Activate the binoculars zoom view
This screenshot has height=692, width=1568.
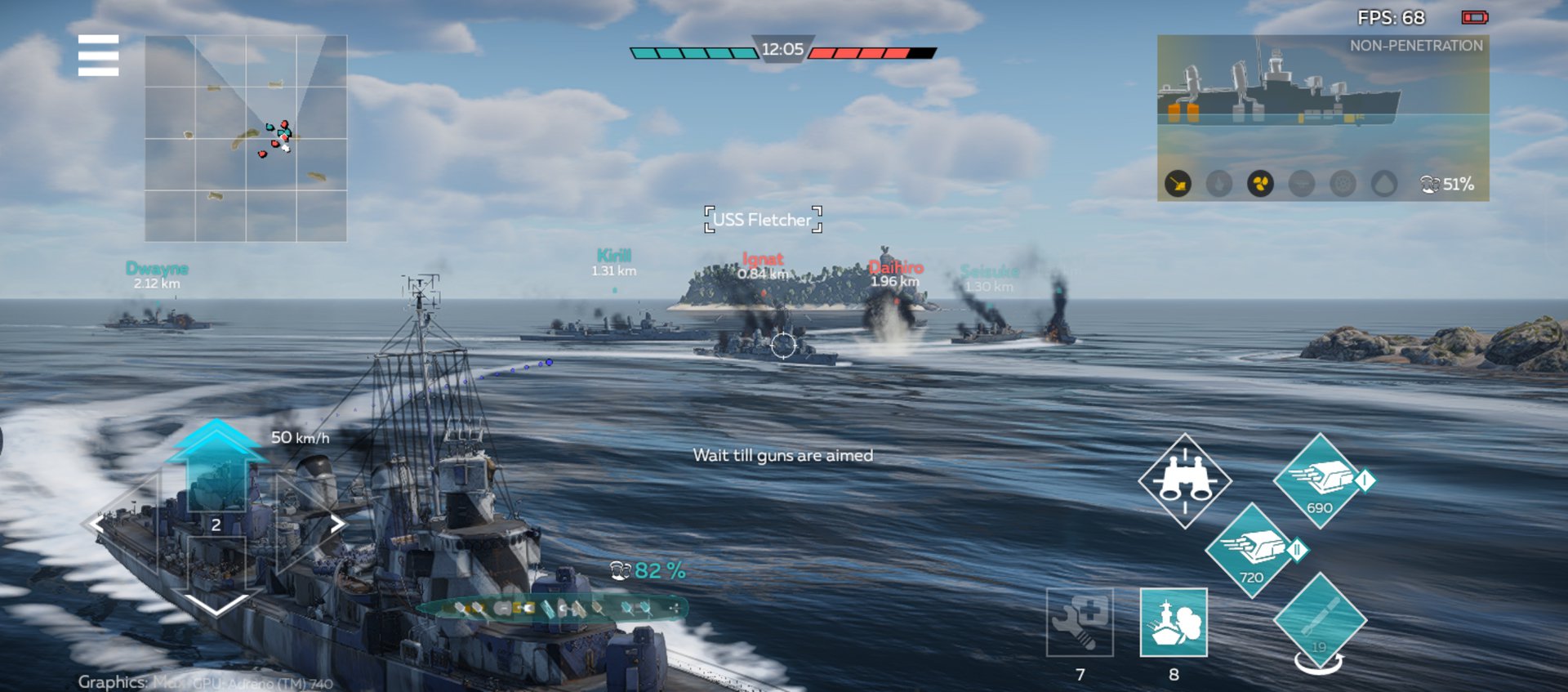pyautogui.click(x=1185, y=480)
